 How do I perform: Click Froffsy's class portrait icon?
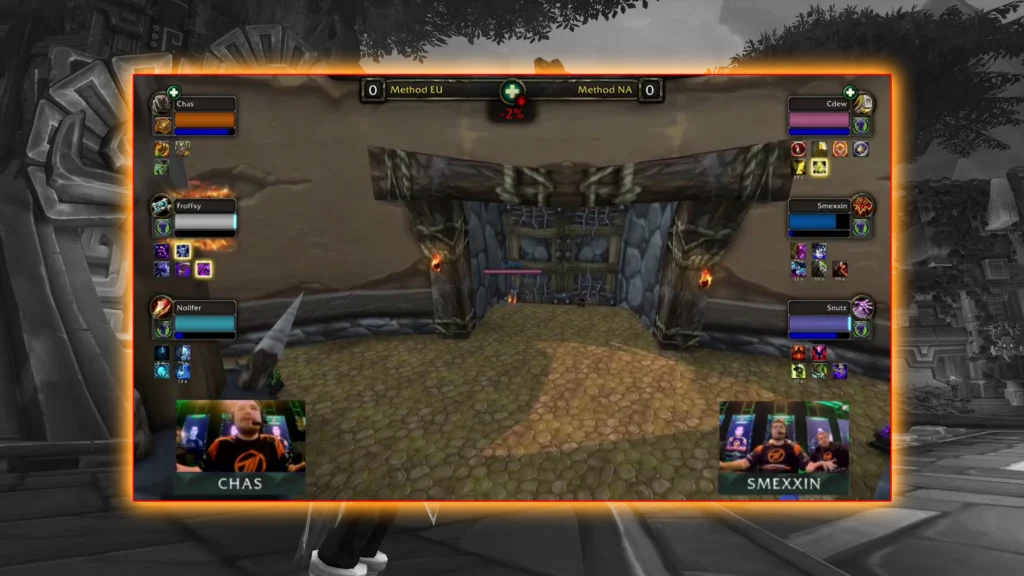click(162, 206)
